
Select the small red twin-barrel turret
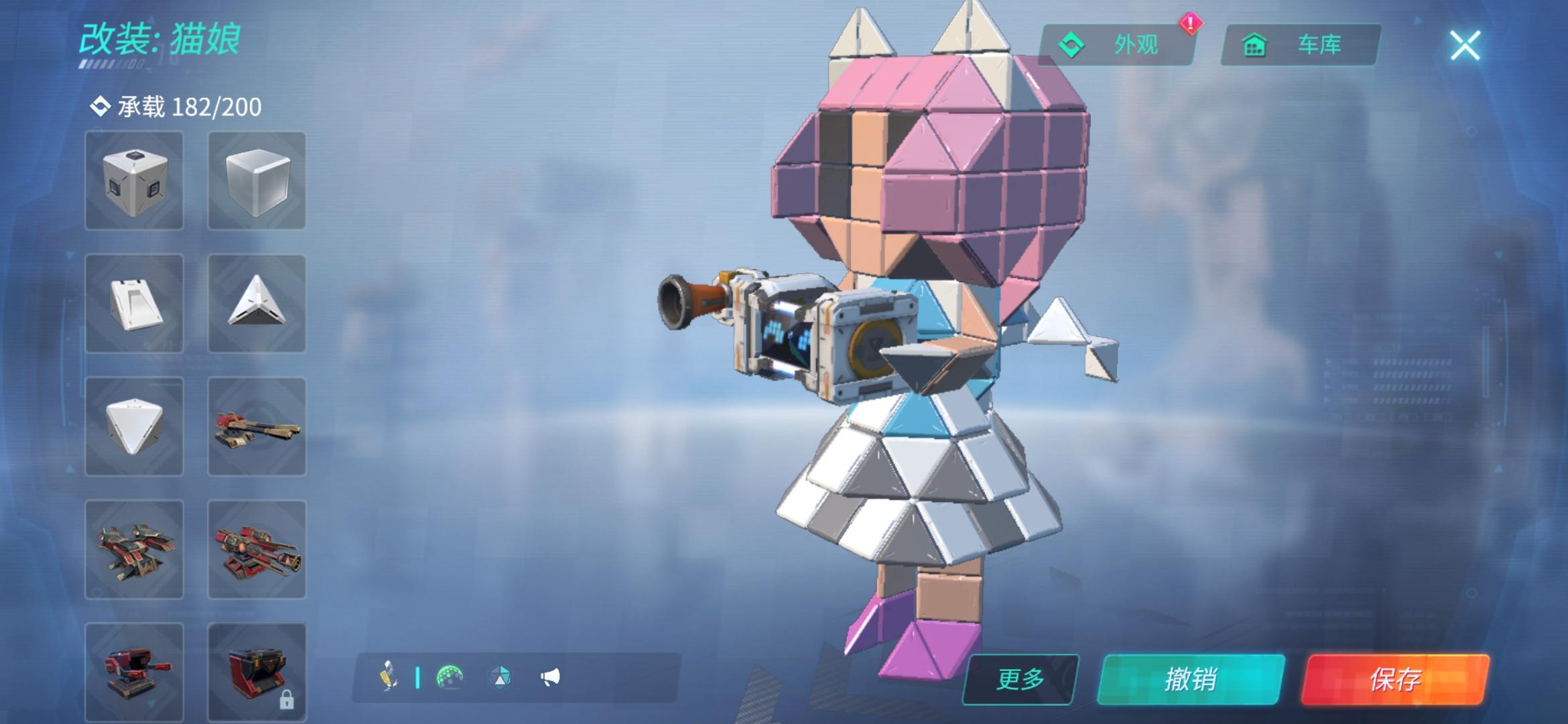click(x=134, y=670)
